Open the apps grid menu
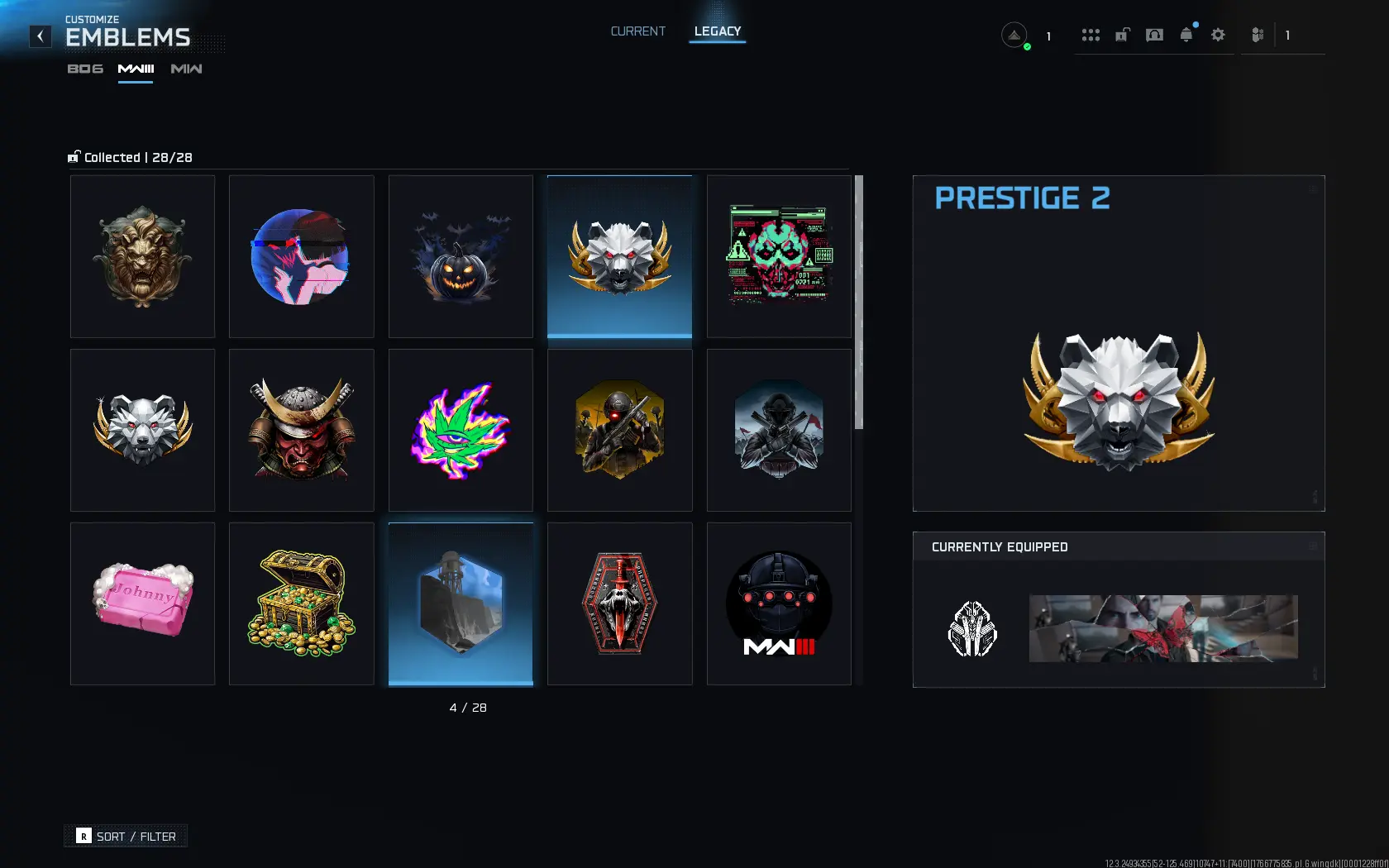The height and width of the screenshot is (868, 1389). [1091, 35]
